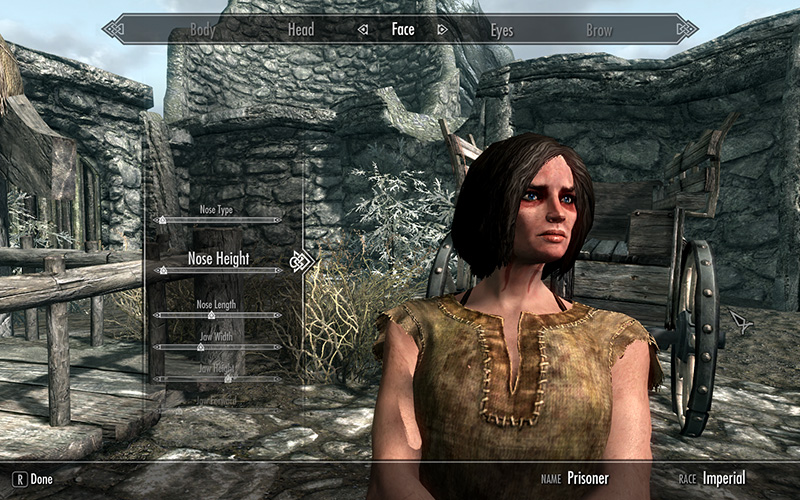Go to the Brow tab

pos(599,30)
